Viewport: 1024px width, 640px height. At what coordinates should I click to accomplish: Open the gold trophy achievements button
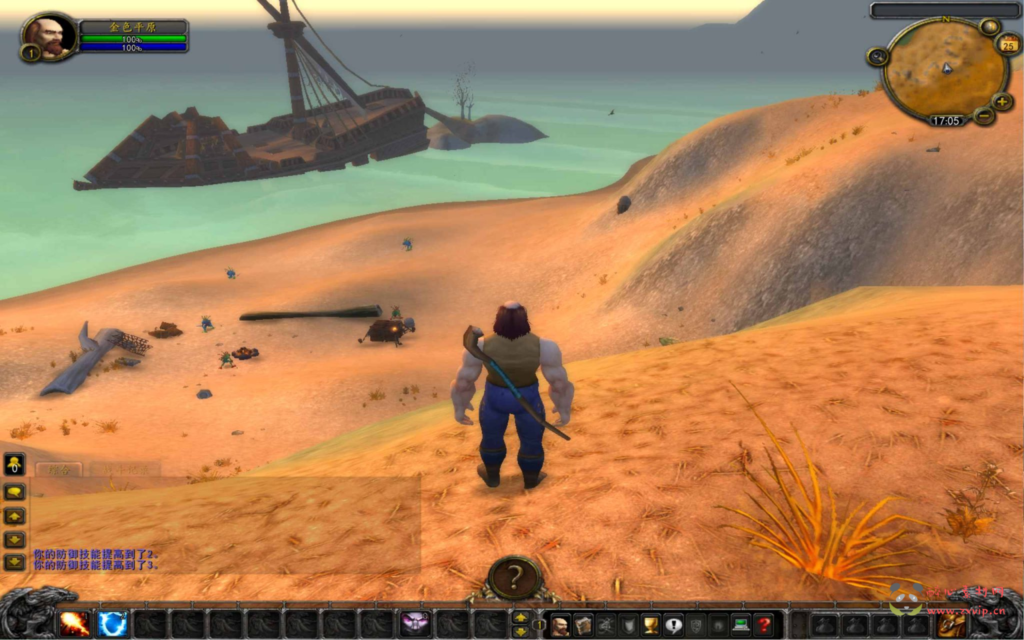click(x=651, y=625)
